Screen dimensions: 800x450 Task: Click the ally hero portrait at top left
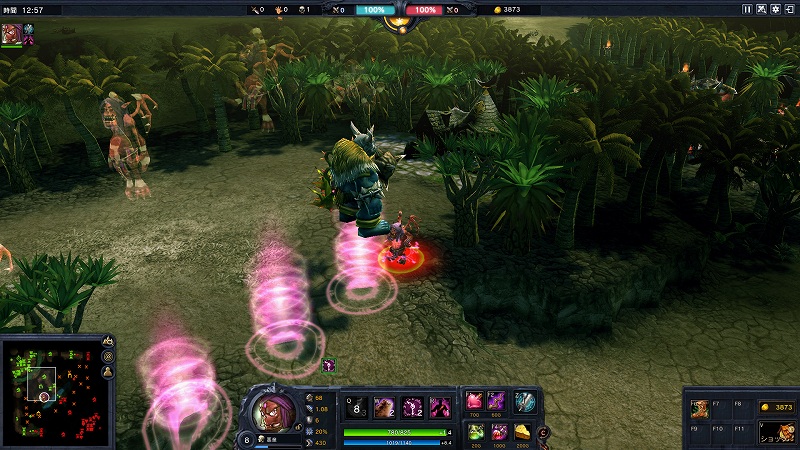(x=12, y=33)
